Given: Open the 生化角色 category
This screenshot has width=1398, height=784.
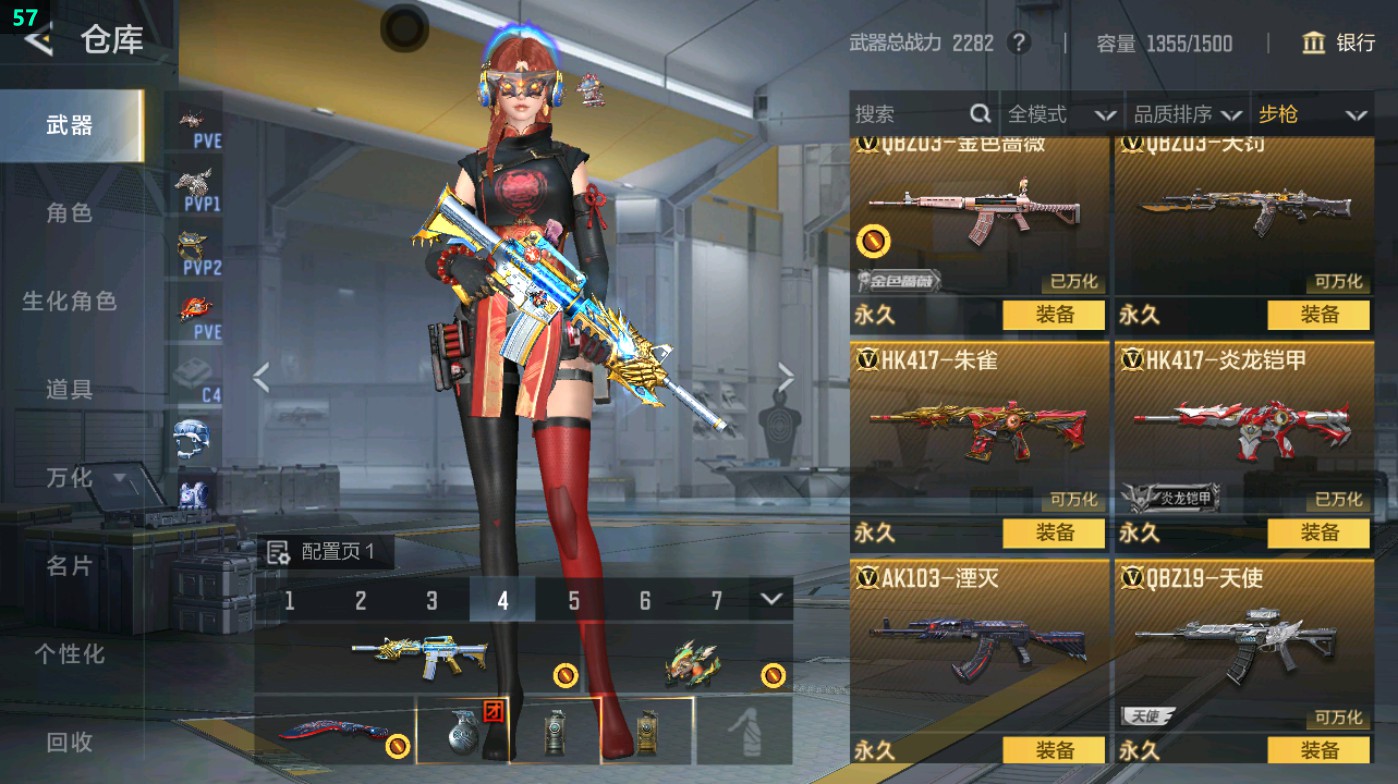Looking at the screenshot, I should 69,300.
